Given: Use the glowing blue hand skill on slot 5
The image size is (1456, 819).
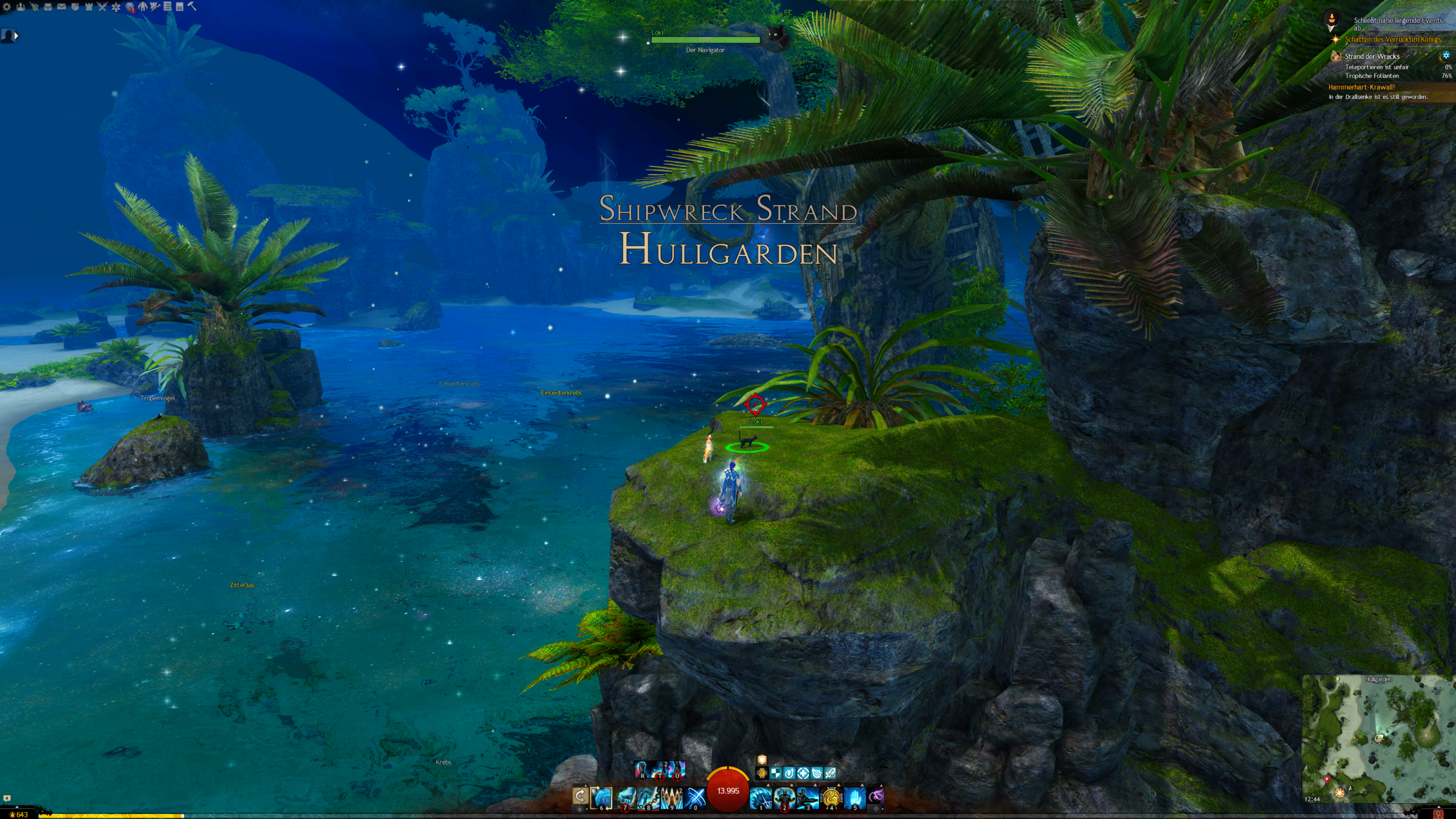Looking at the screenshot, I should pos(854,797).
